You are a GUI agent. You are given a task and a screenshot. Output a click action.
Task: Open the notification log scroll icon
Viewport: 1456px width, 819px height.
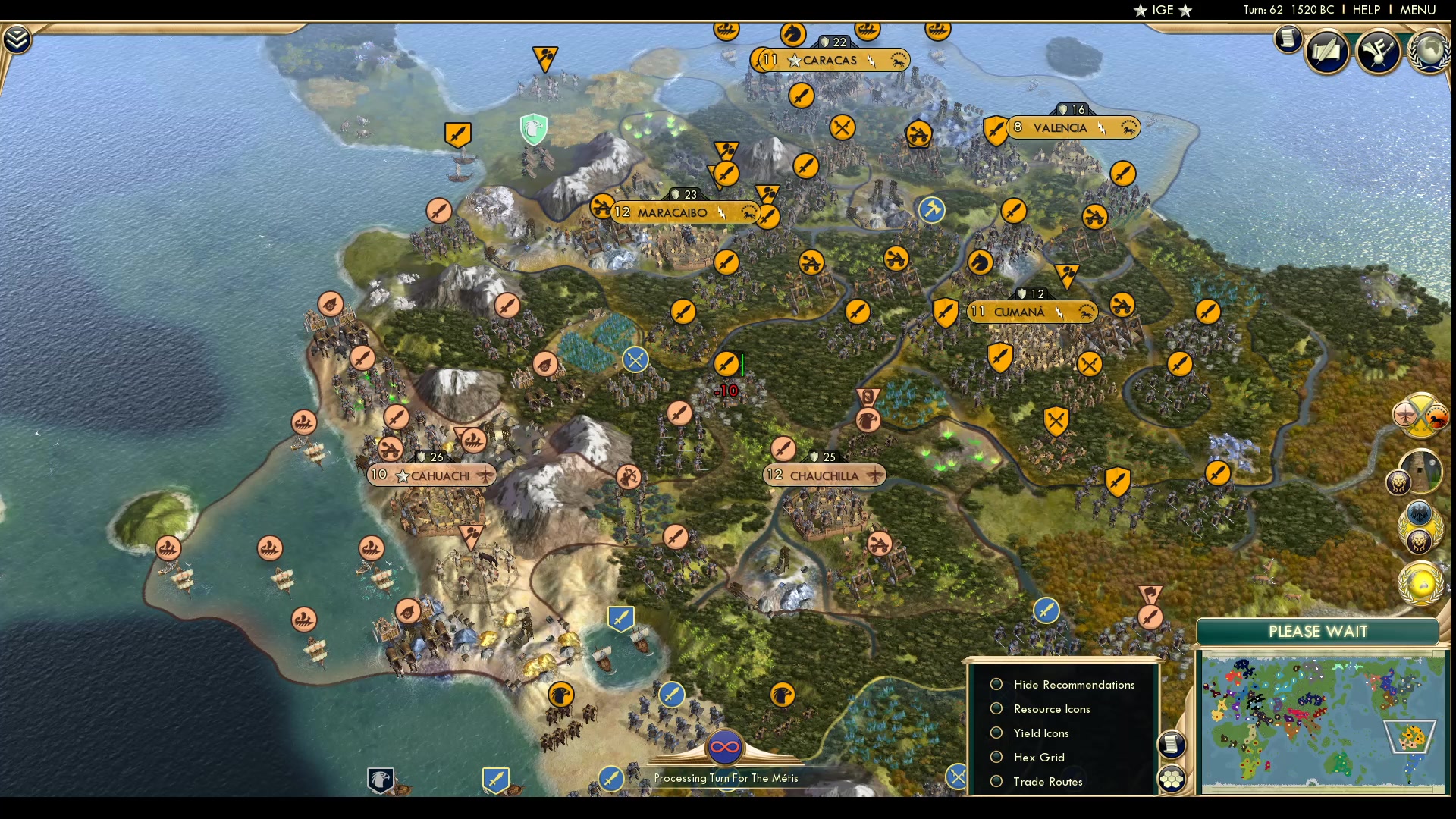coord(1288,39)
